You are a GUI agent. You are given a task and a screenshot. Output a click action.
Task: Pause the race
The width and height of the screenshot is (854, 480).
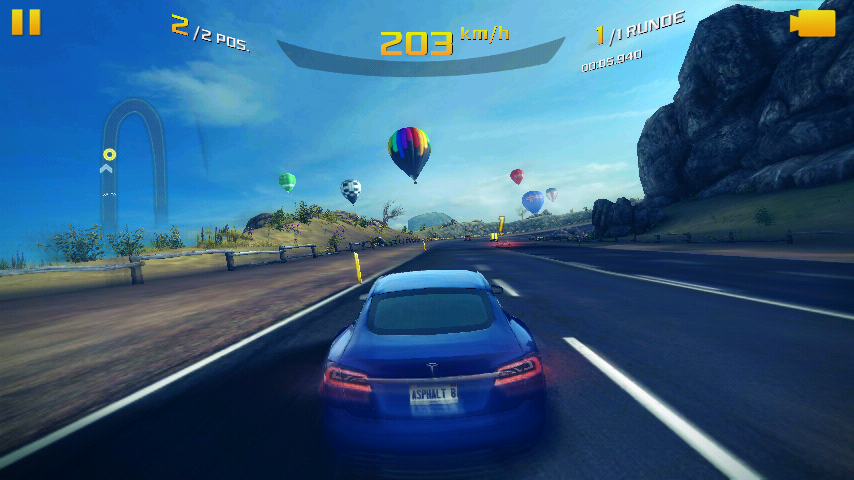(x=26, y=22)
